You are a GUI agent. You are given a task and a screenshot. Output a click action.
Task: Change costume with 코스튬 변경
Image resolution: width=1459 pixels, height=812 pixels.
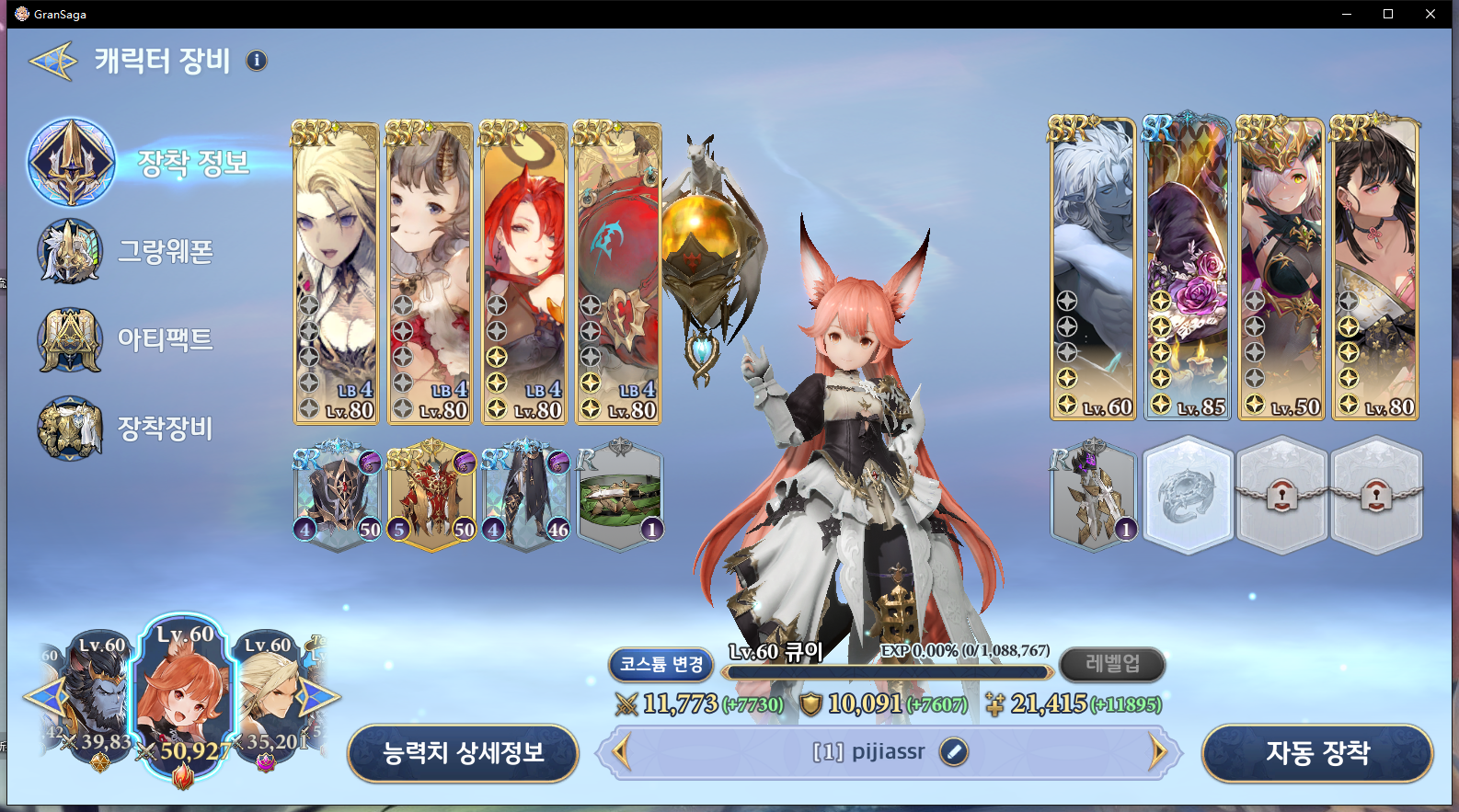pyautogui.click(x=661, y=664)
